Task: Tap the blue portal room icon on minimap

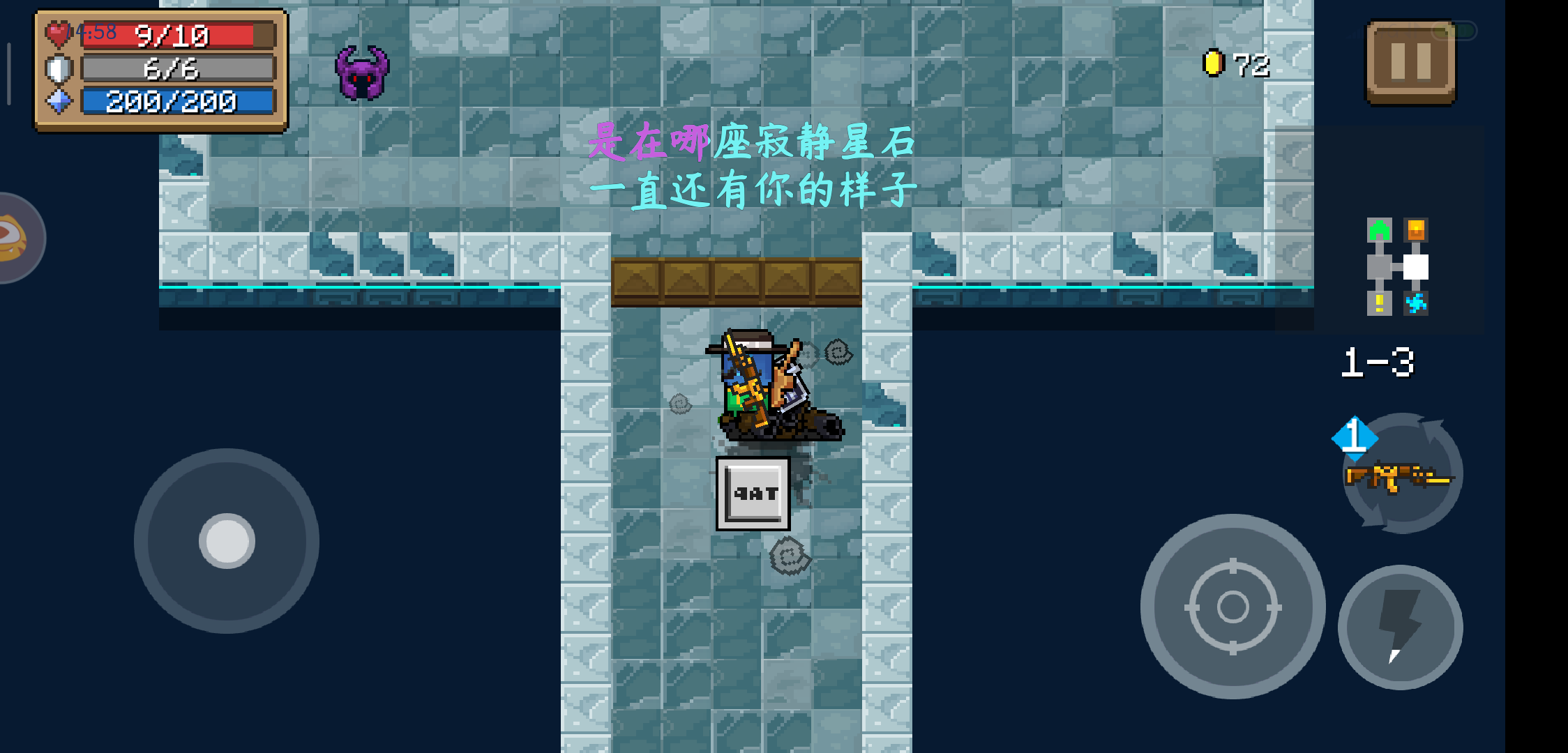Action: 1417,305
